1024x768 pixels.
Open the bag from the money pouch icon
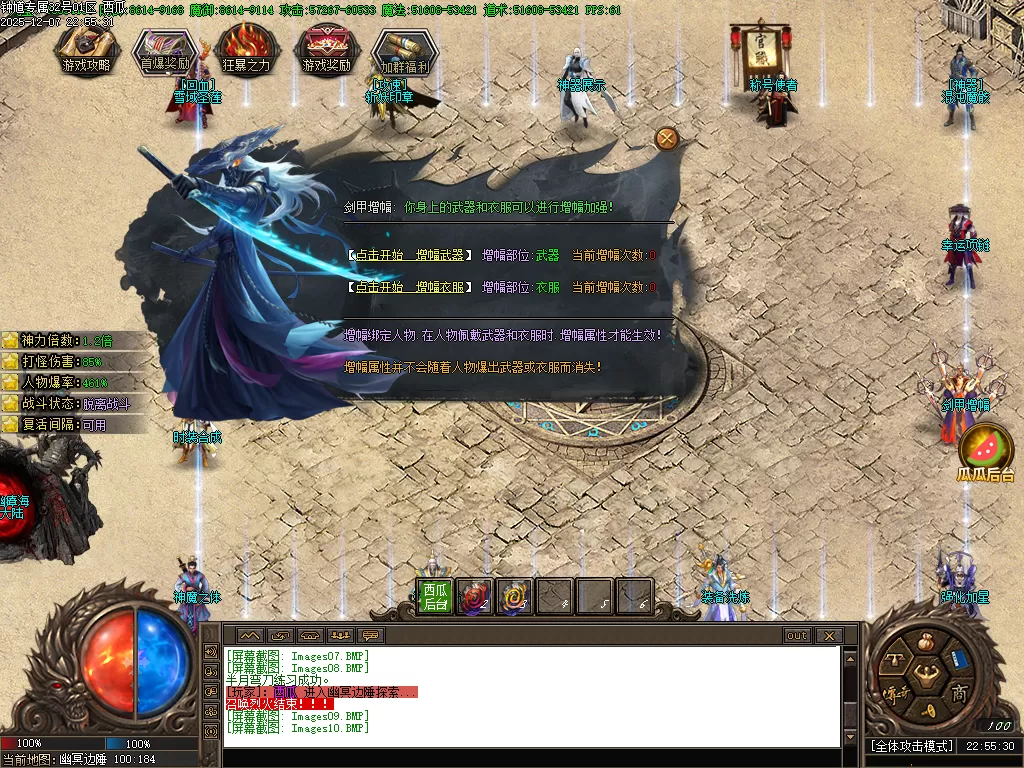925,639
